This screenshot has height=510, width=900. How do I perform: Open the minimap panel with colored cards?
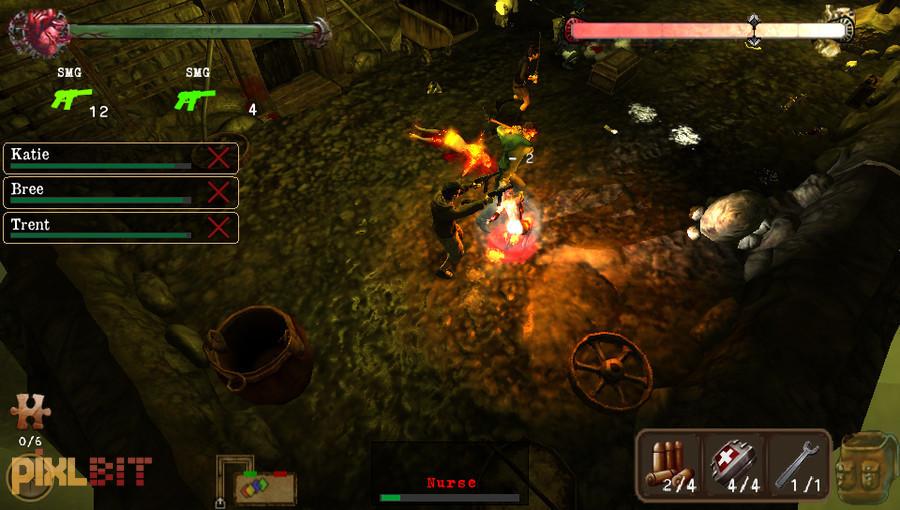click(x=264, y=486)
